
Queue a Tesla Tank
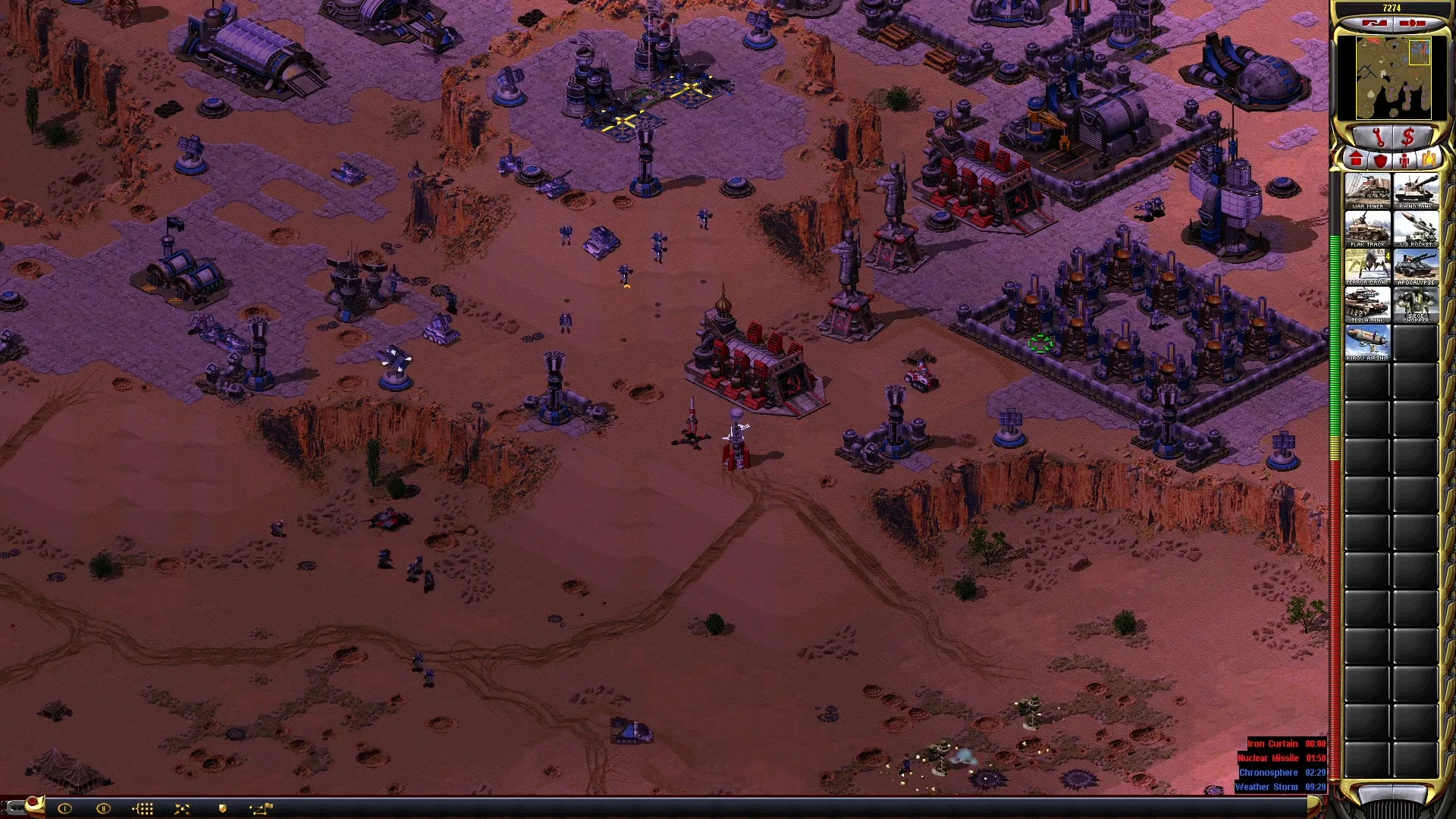click(x=1367, y=304)
